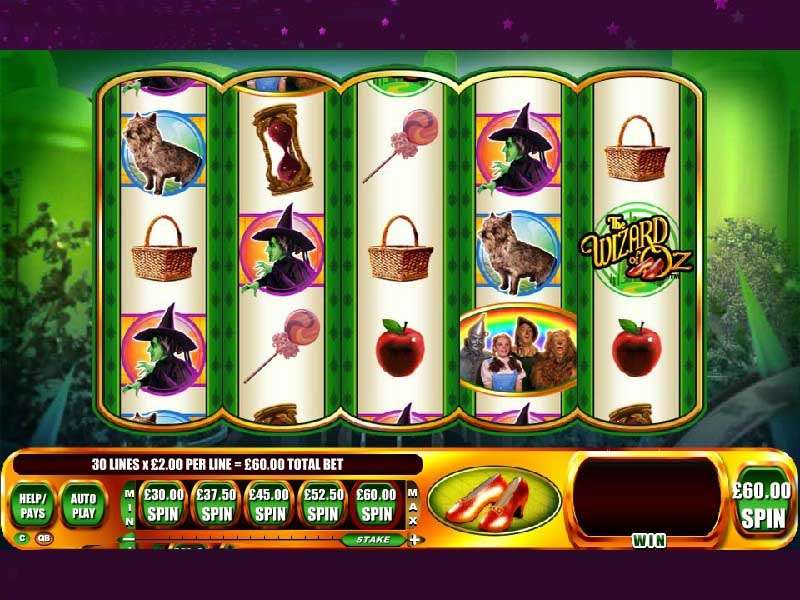Select the £45.00 spin option
This screenshot has height=600, width=800.
pyautogui.click(x=268, y=503)
